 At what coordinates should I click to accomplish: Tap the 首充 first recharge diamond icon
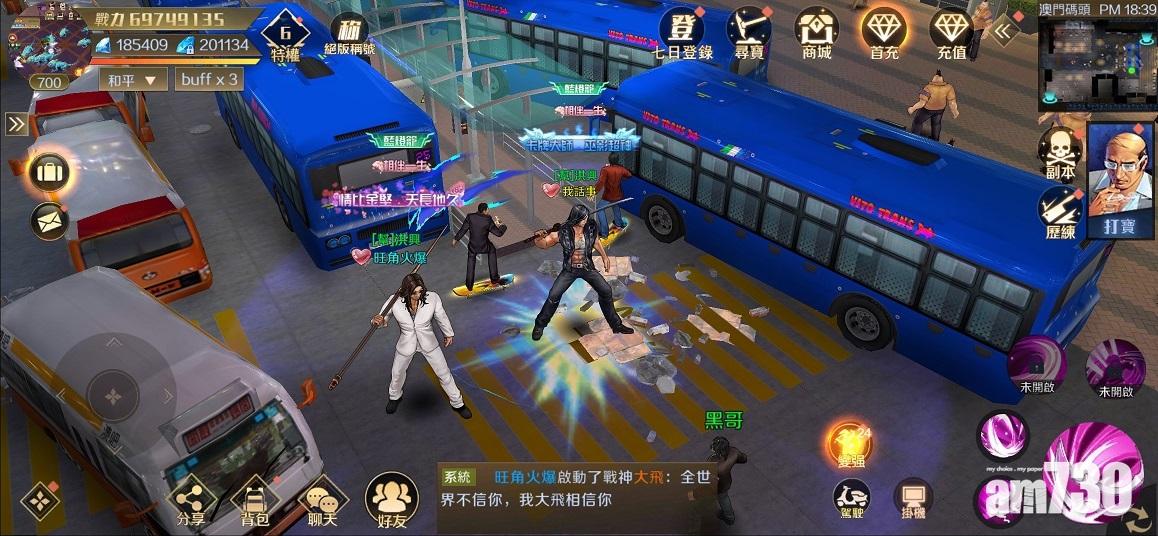coord(884,31)
